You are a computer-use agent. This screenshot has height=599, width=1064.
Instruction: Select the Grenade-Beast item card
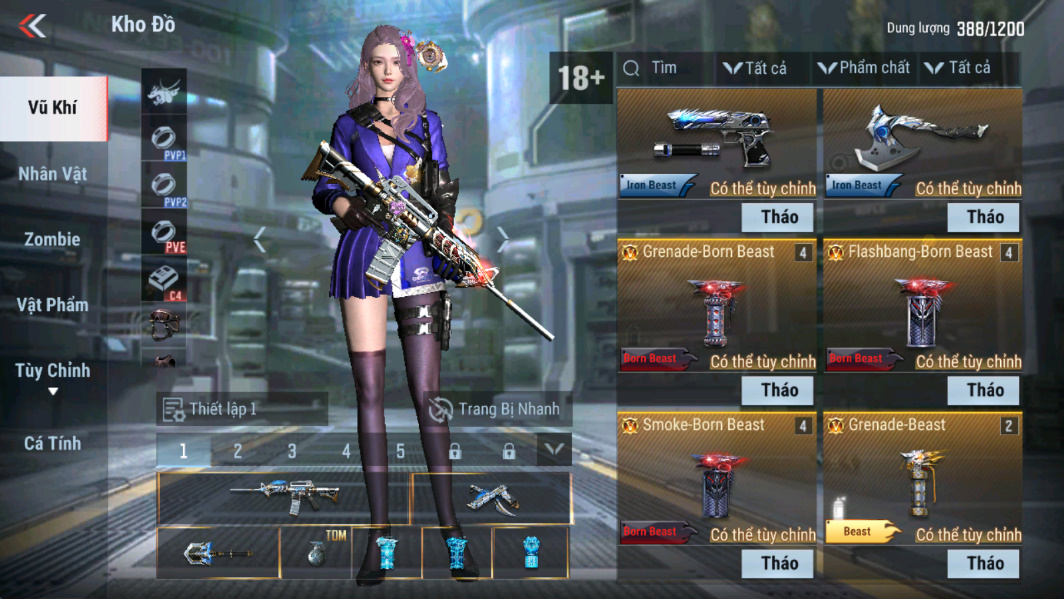[x=923, y=480]
